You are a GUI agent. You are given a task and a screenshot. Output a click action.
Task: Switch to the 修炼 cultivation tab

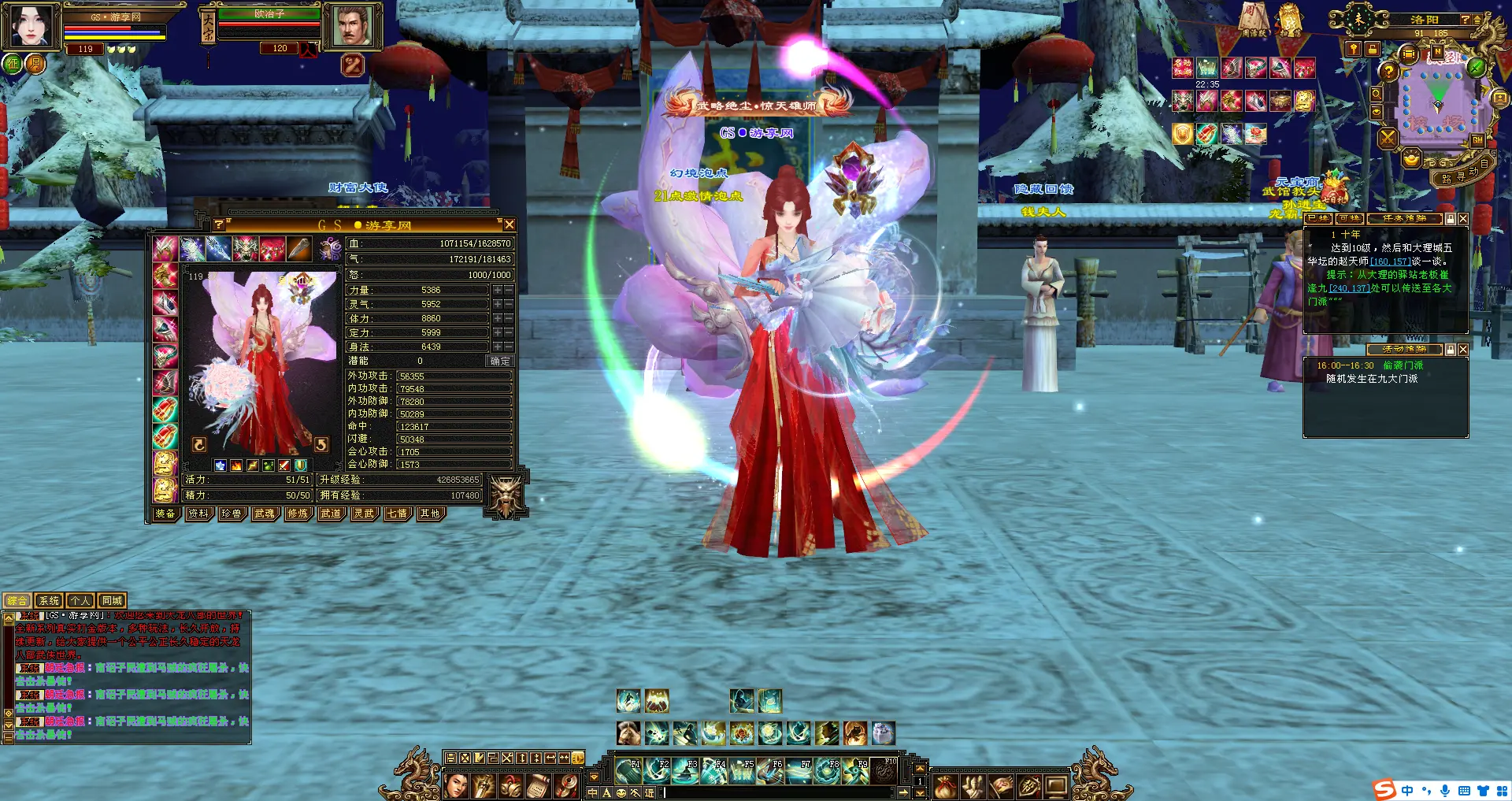[x=298, y=514]
